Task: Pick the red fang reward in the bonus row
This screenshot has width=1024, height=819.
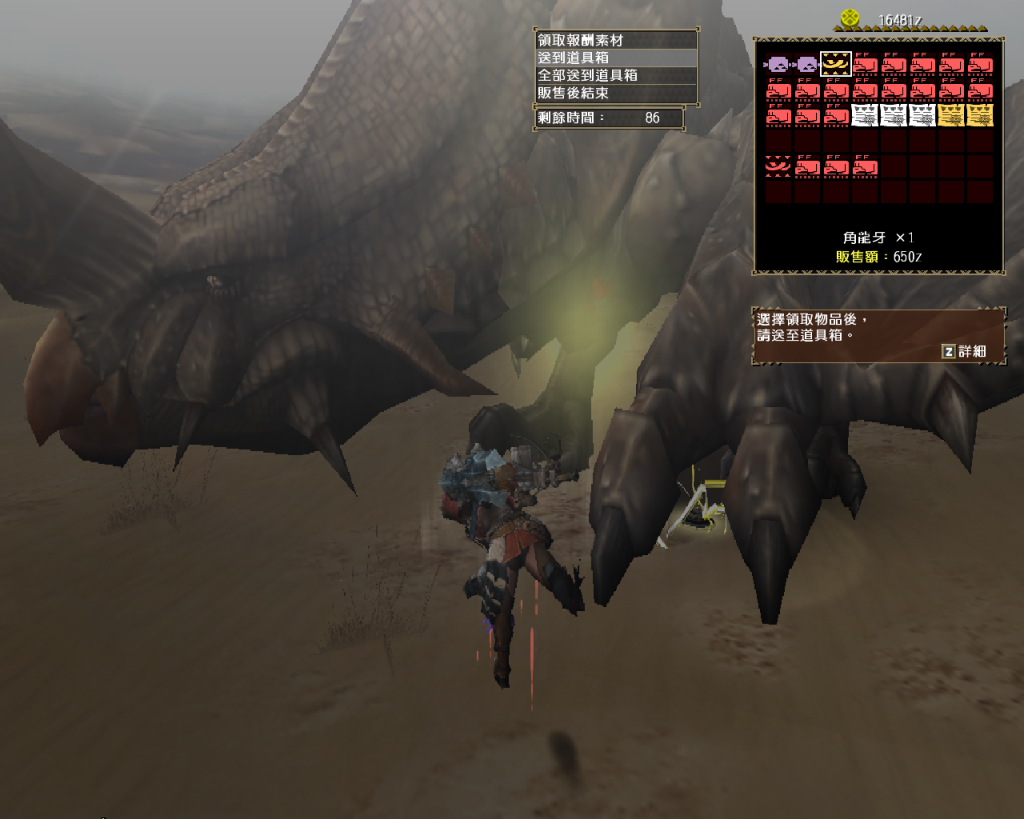Action: point(777,165)
